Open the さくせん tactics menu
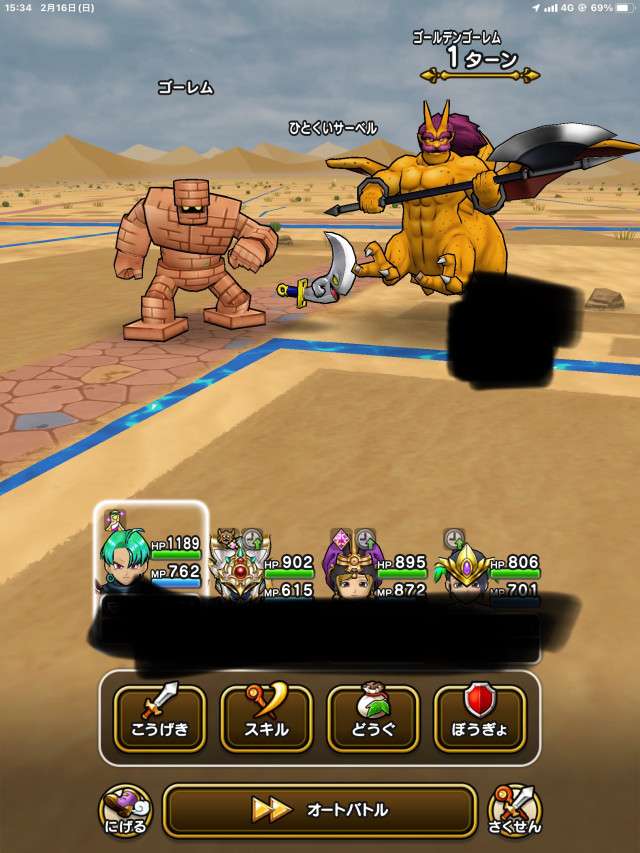The width and height of the screenshot is (640, 853). coord(514,810)
